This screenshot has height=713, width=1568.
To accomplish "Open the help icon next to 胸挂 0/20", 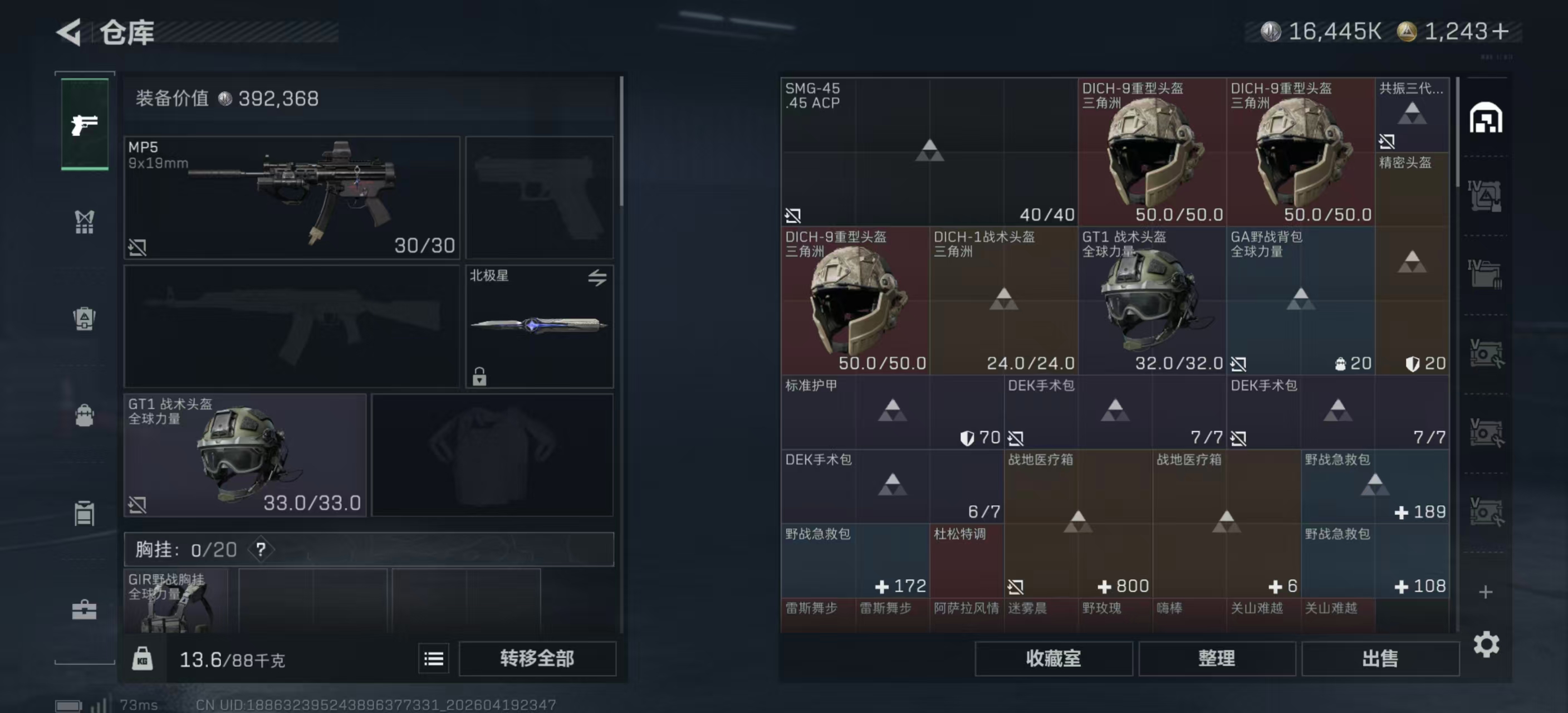I will click(261, 549).
